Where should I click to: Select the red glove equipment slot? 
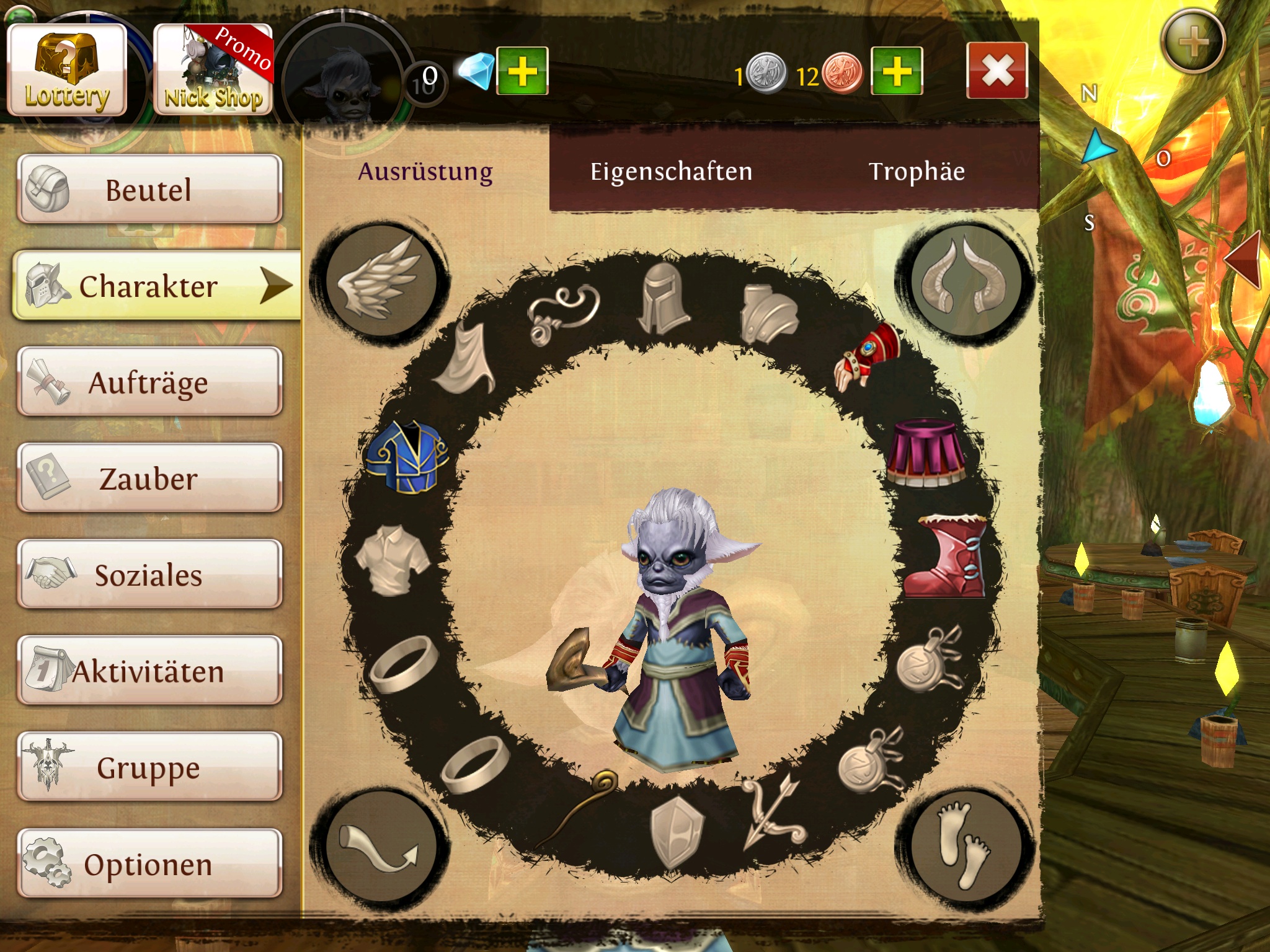(868, 358)
